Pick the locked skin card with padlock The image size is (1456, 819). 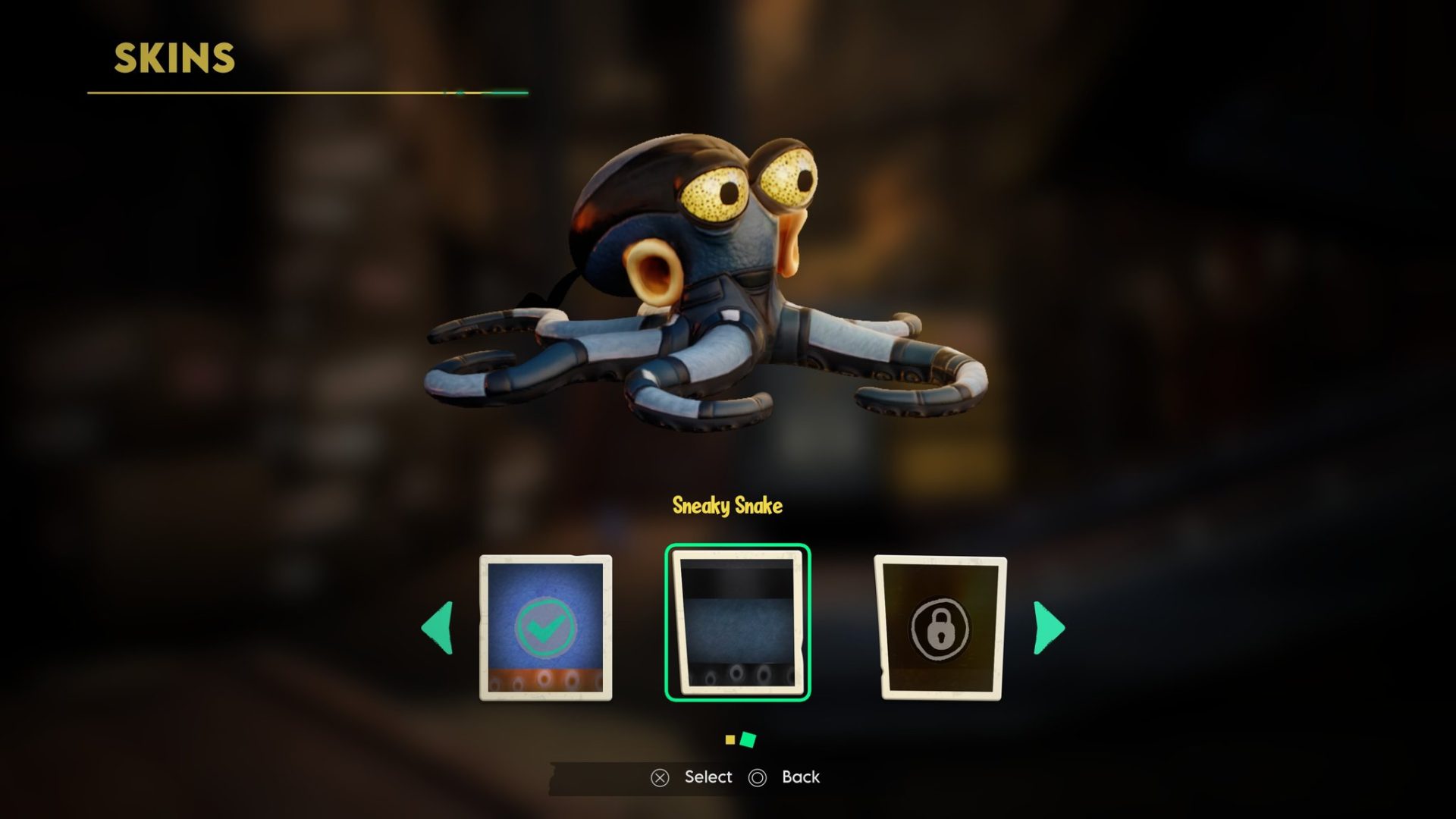pos(940,628)
